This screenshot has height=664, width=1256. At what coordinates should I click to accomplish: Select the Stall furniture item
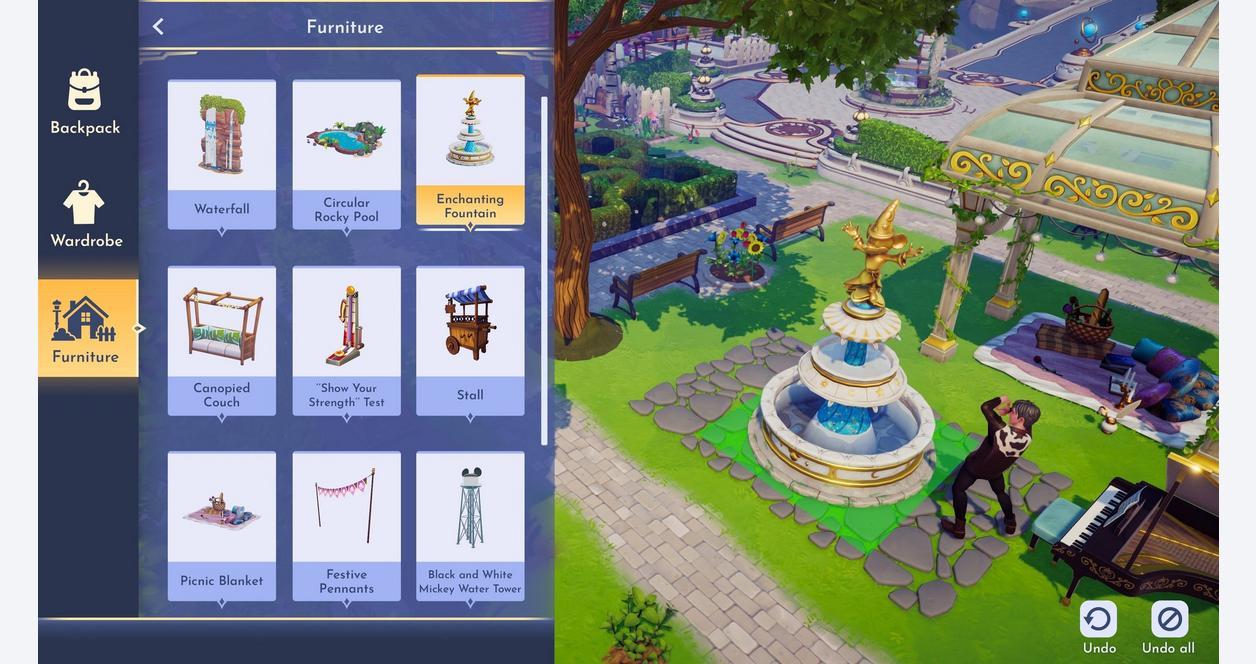point(470,340)
